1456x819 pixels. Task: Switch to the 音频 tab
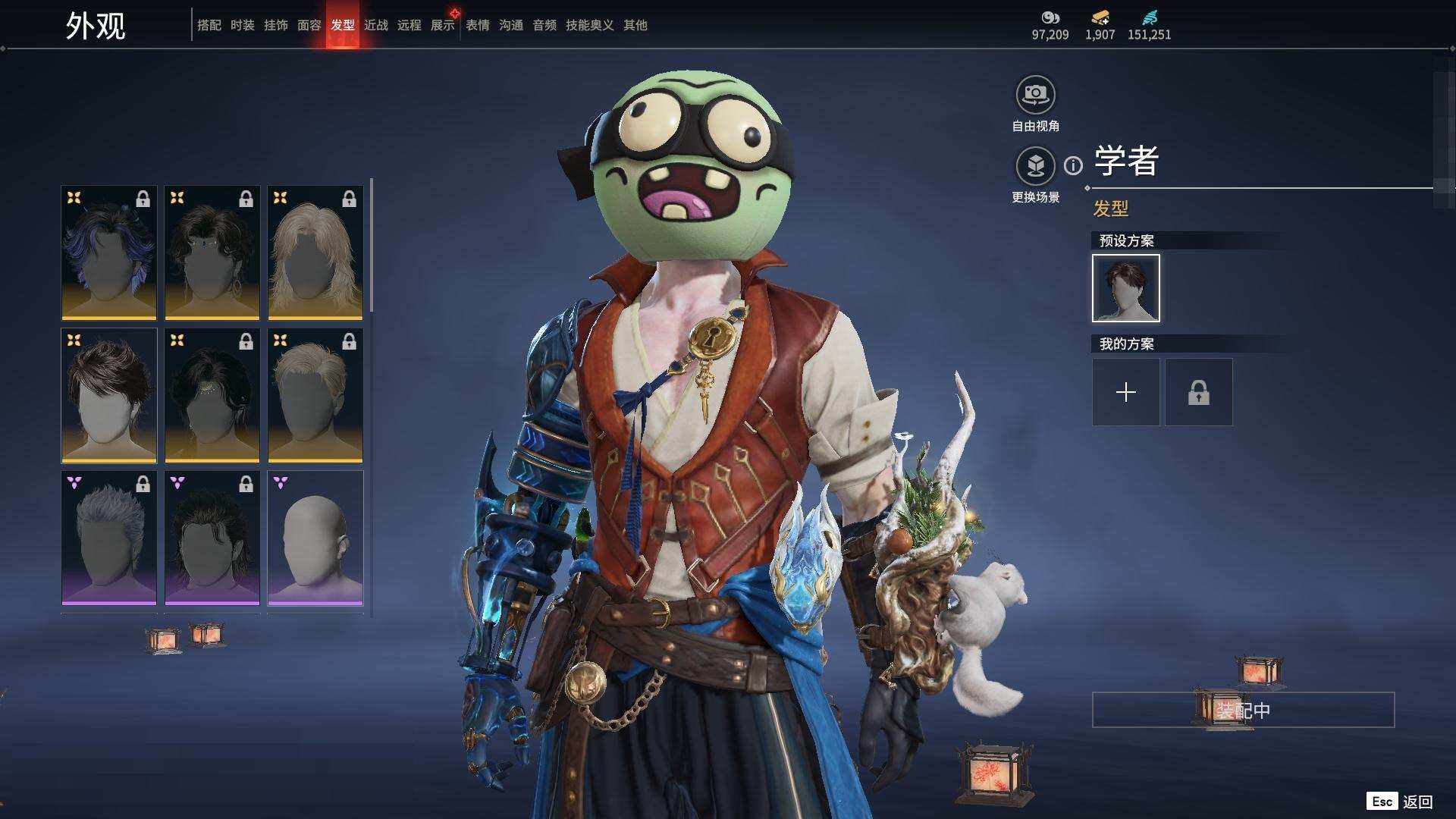pyautogui.click(x=544, y=25)
